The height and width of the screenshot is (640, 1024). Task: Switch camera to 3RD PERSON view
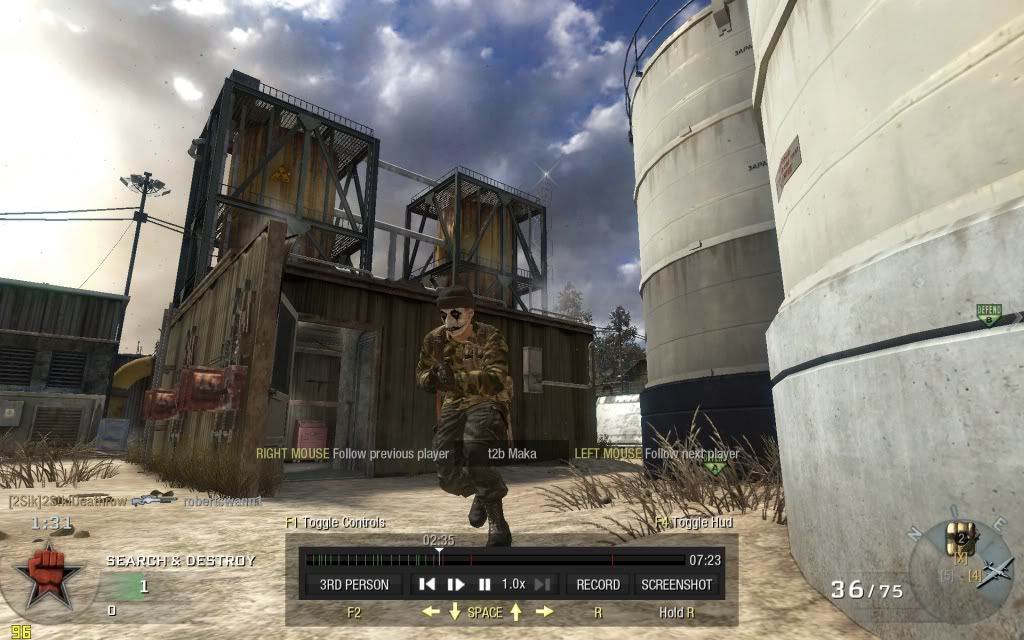(x=355, y=584)
